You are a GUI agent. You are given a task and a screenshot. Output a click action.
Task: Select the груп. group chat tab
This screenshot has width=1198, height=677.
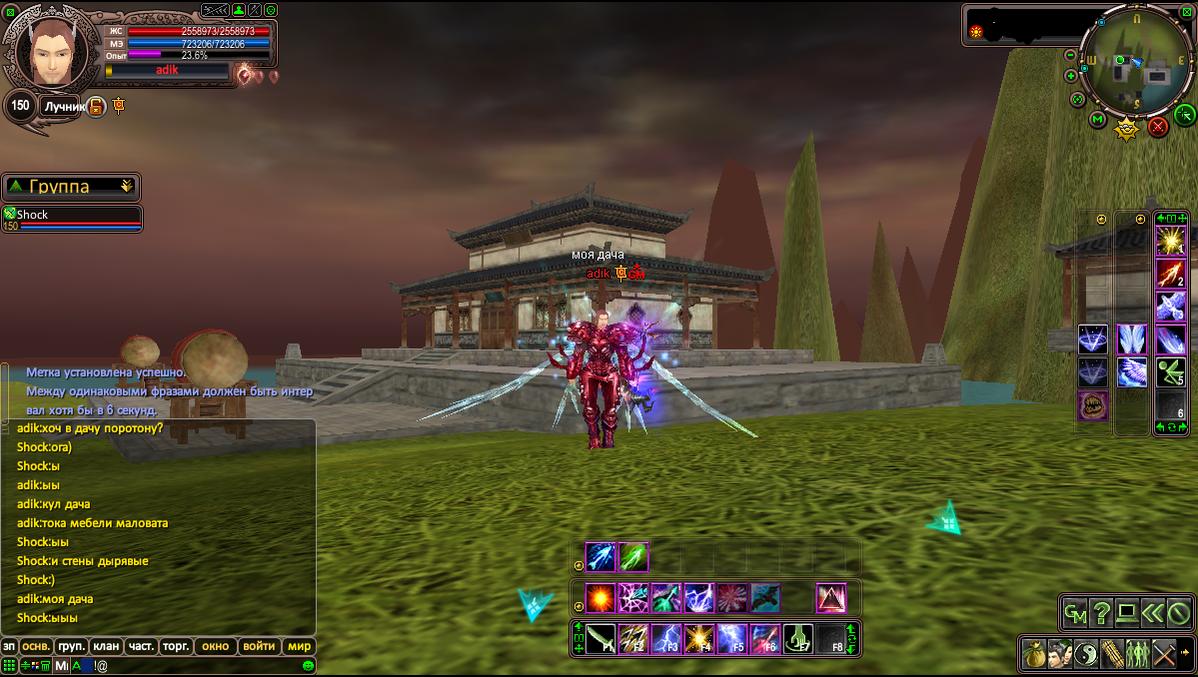[71, 646]
